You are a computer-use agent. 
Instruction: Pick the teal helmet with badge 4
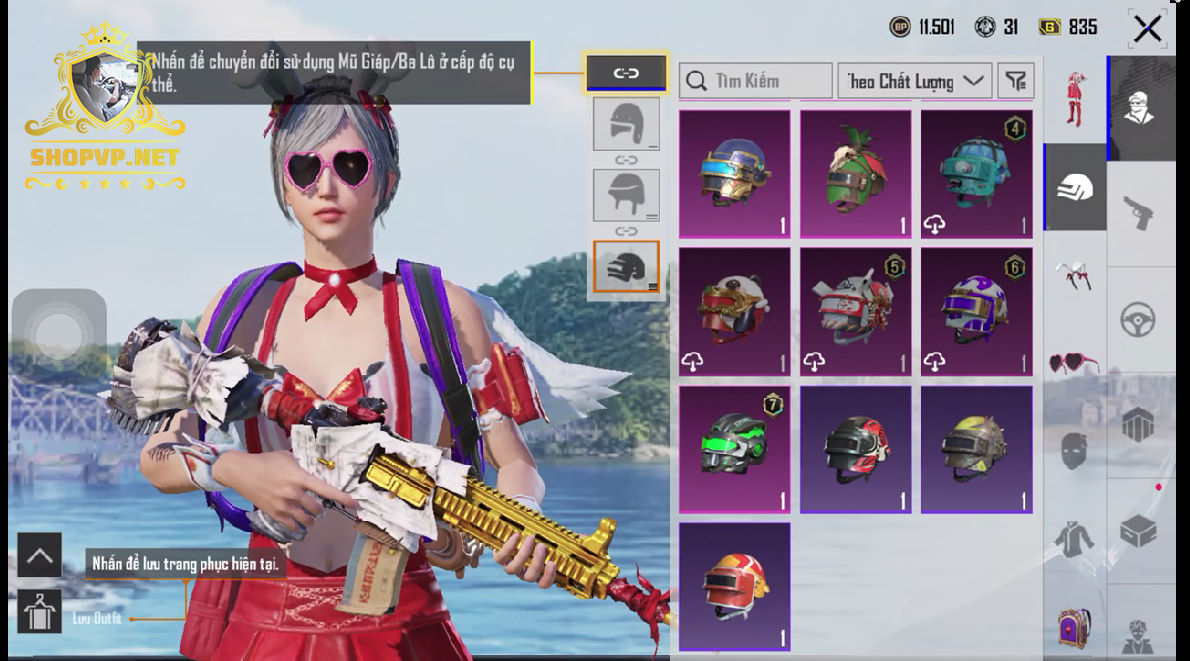point(977,174)
